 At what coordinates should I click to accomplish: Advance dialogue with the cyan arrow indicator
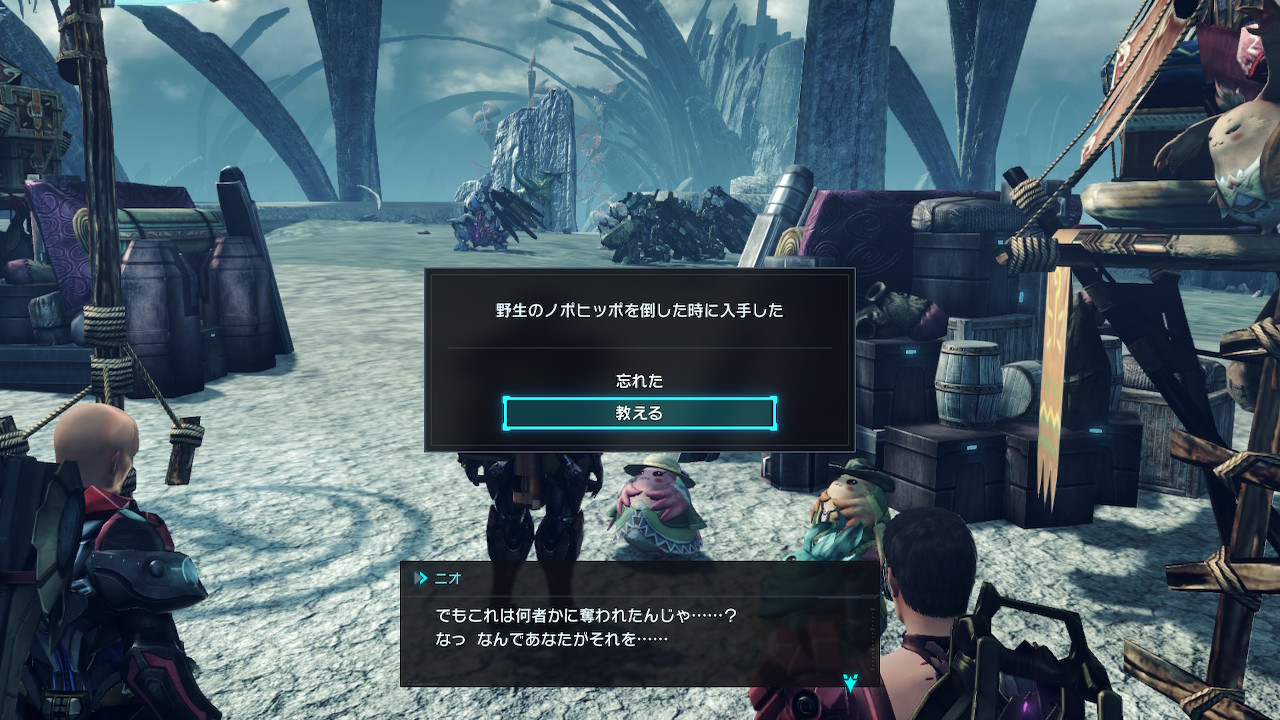pyautogui.click(x=850, y=684)
